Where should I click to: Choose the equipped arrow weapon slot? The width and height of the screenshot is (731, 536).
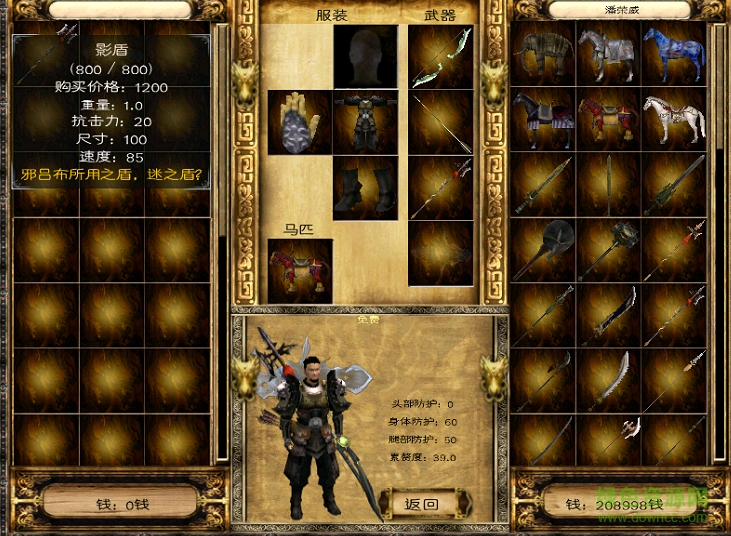[x=440, y=122]
